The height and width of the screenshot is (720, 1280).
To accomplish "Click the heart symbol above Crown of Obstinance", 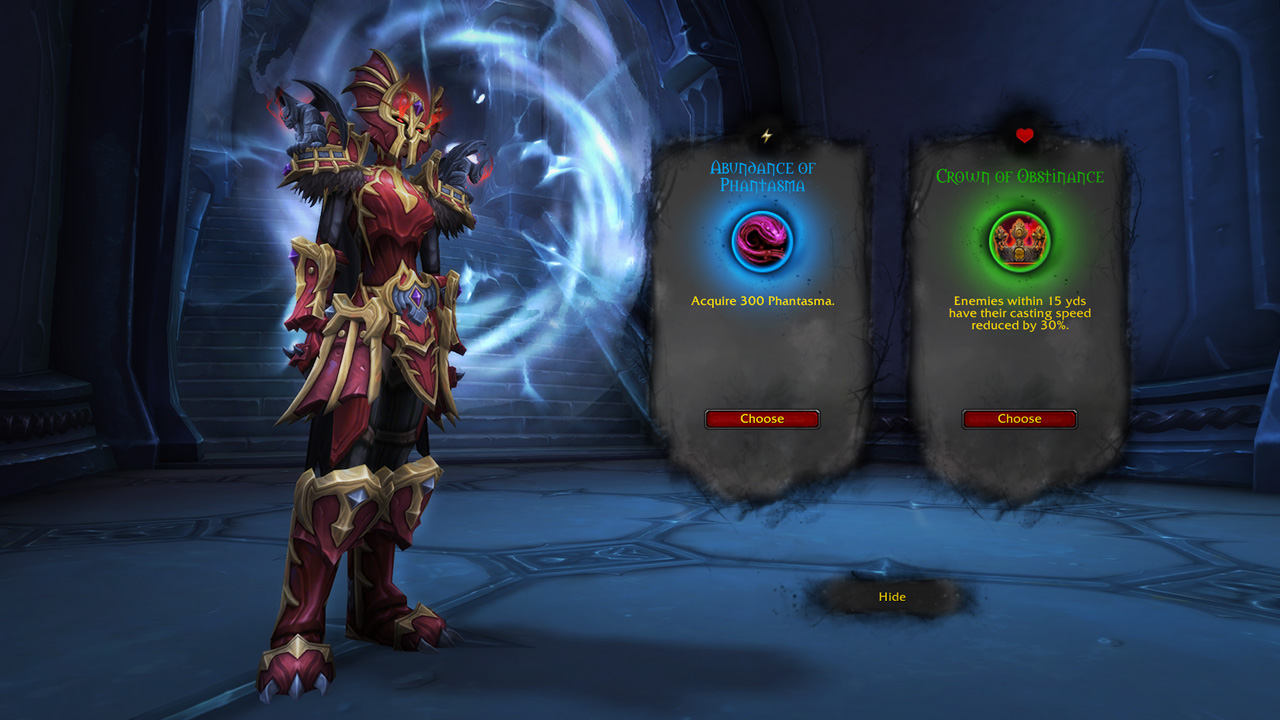I will coord(1023,136).
